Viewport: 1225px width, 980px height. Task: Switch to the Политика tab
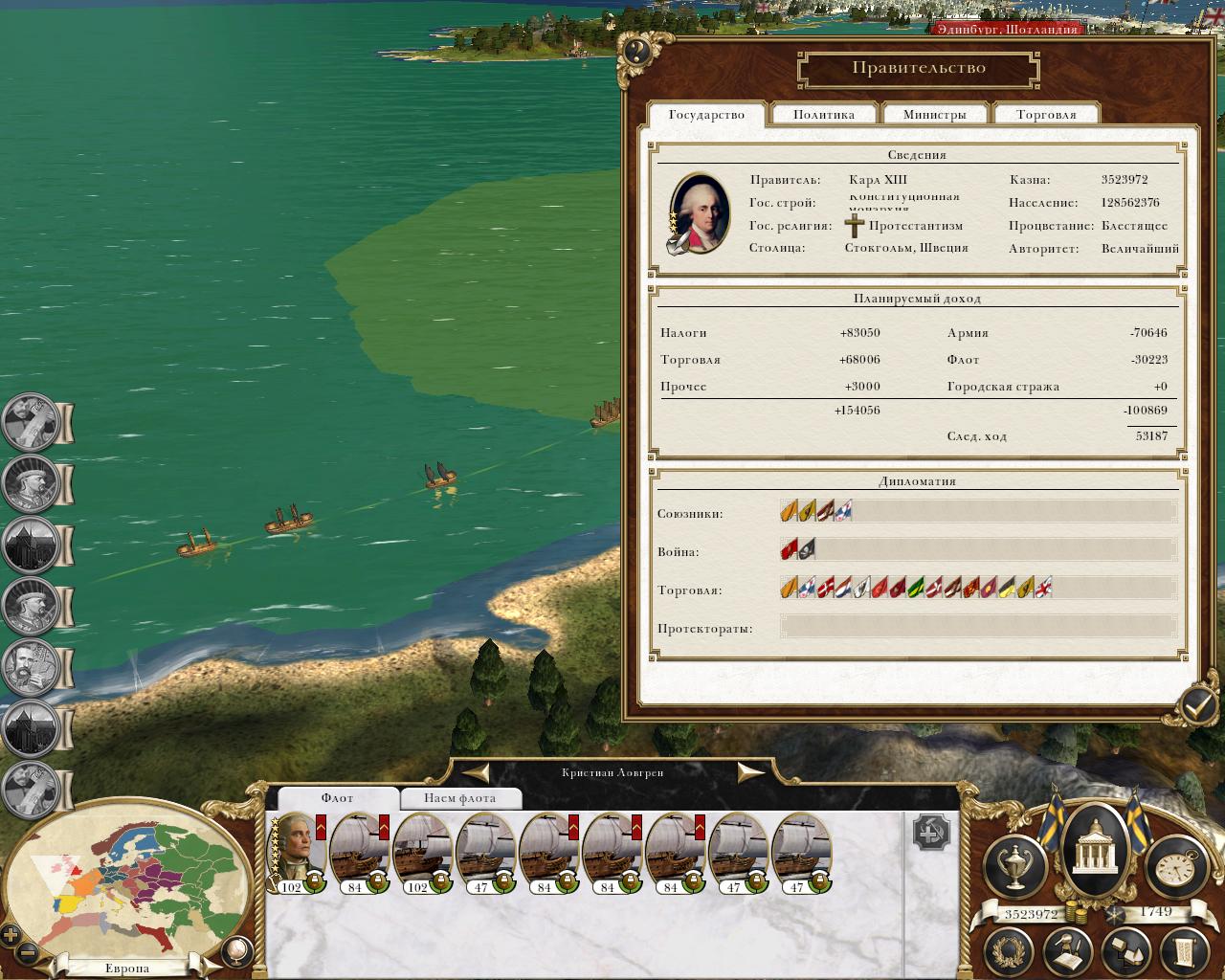pyautogui.click(x=823, y=115)
